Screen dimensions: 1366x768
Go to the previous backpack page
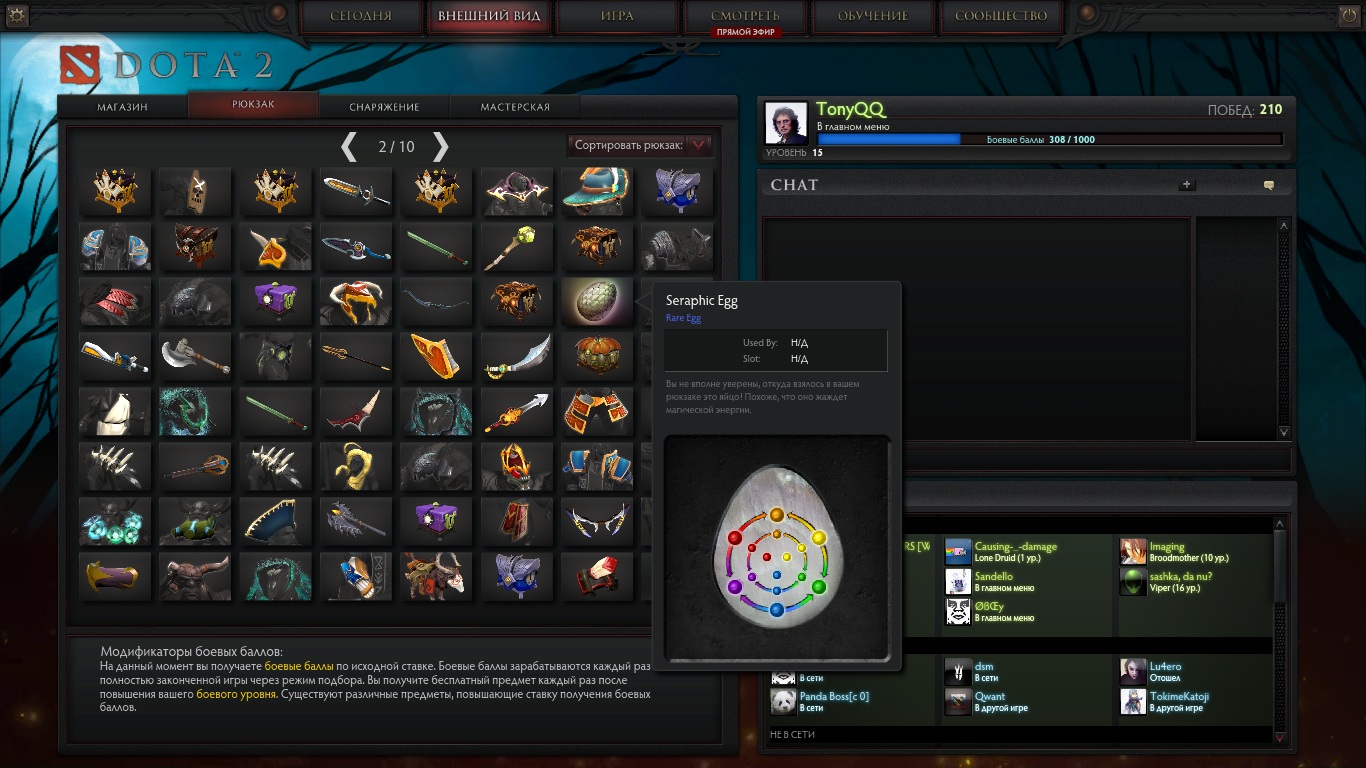tap(349, 147)
